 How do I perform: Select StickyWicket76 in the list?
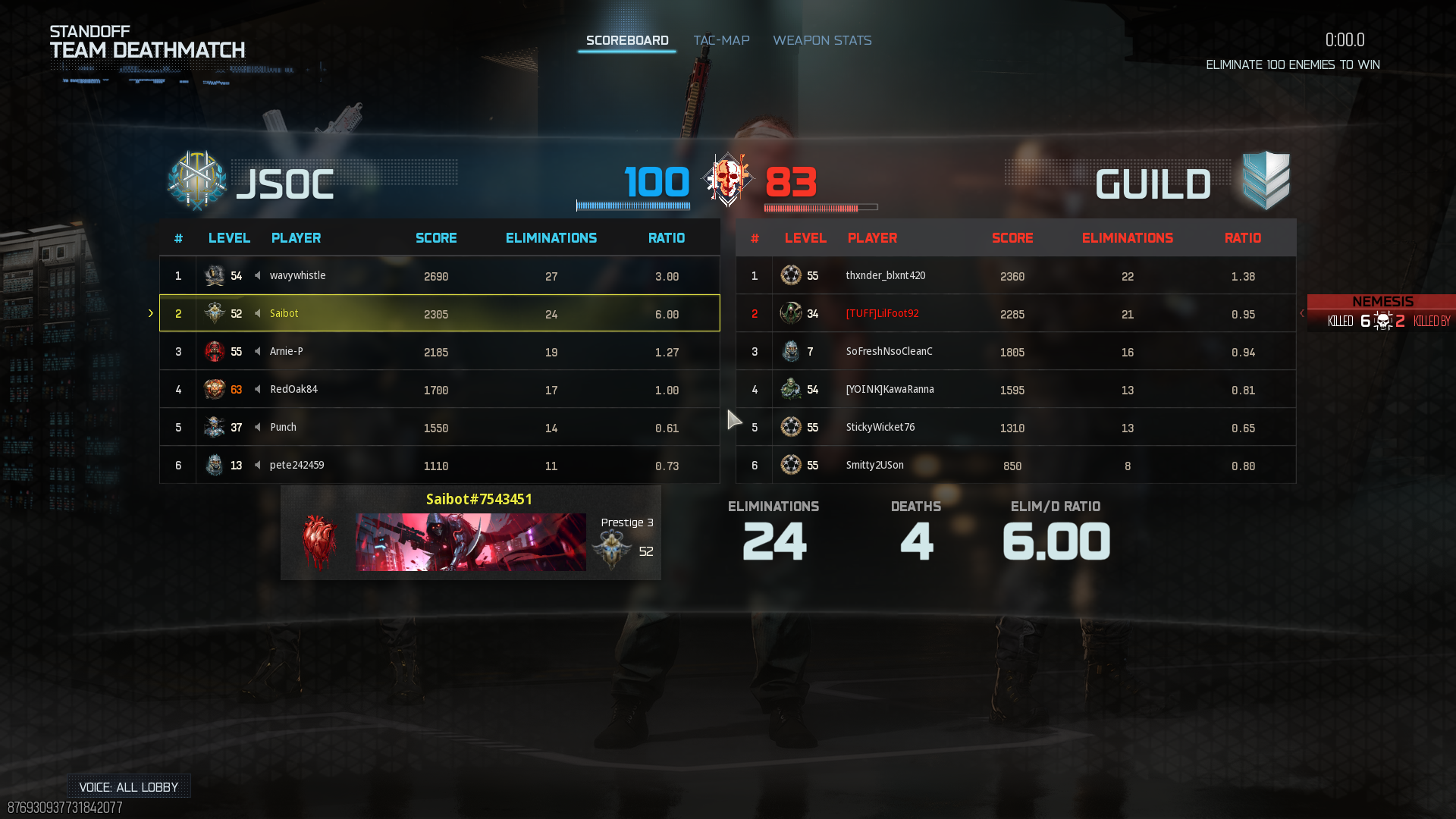1016,427
